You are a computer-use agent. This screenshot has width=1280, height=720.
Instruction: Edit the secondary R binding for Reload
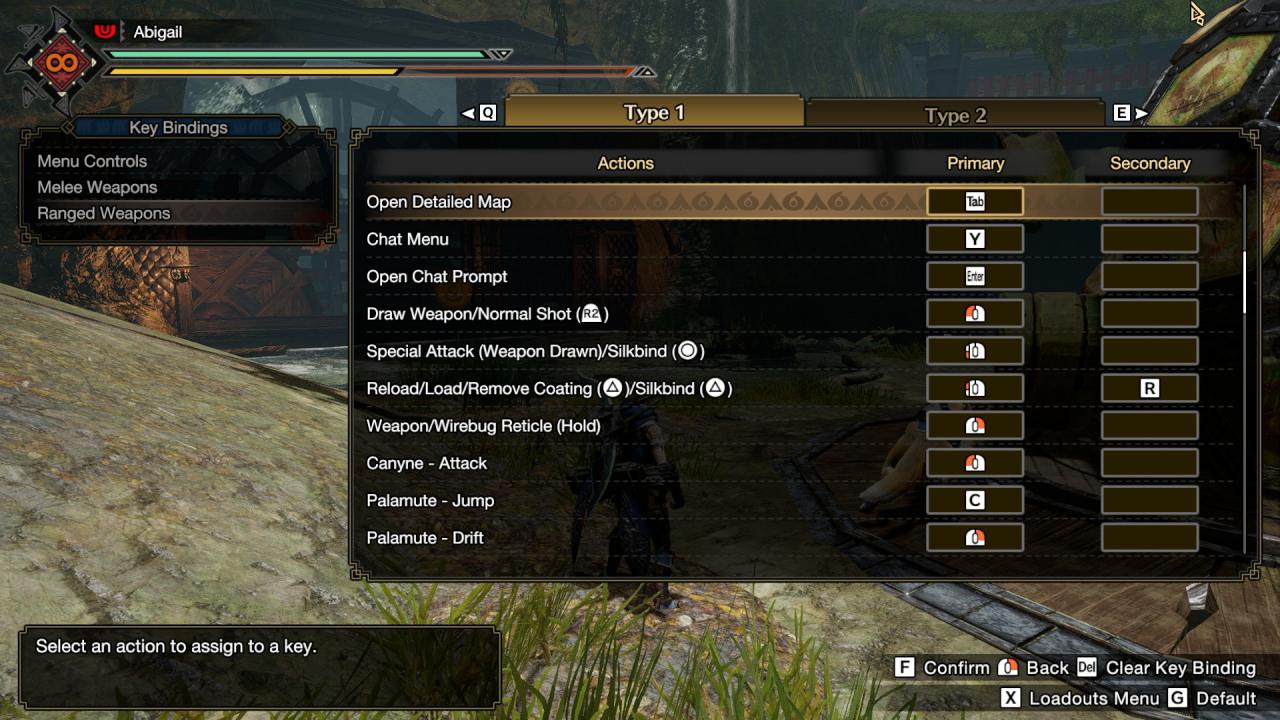(1149, 388)
